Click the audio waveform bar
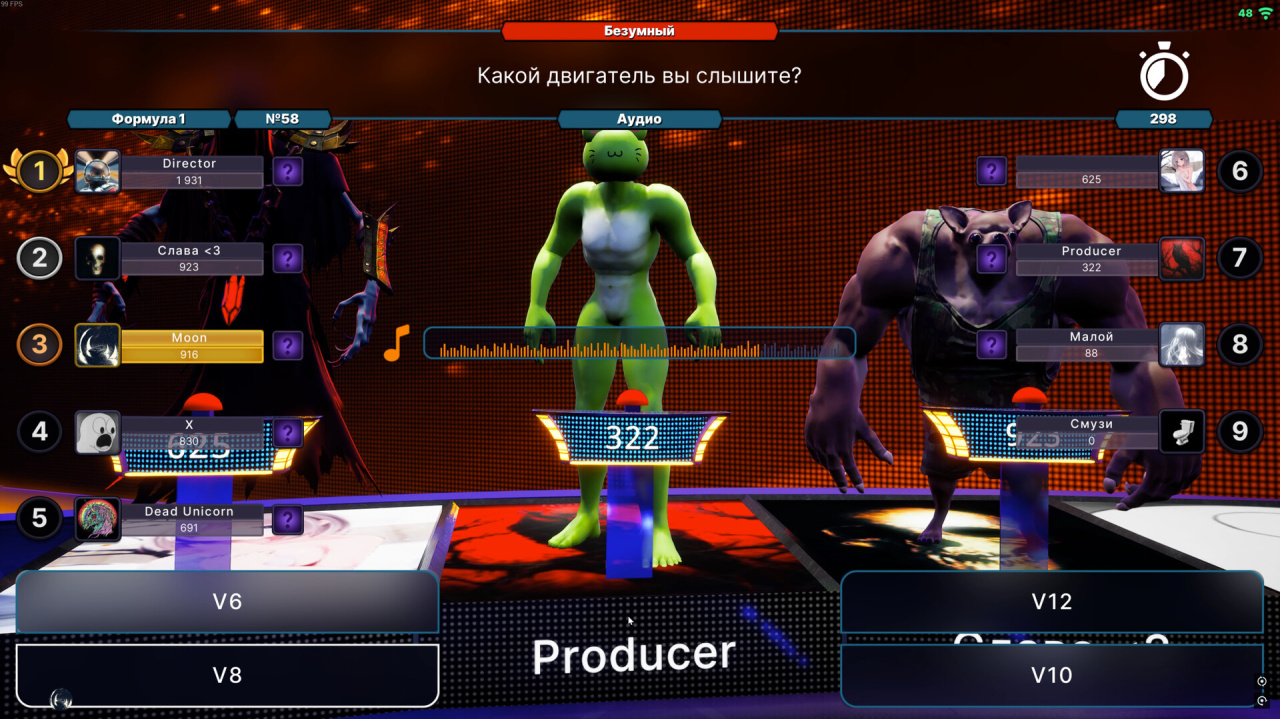The height and width of the screenshot is (719, 1280). pyautogui.click(x=639, y=344)
